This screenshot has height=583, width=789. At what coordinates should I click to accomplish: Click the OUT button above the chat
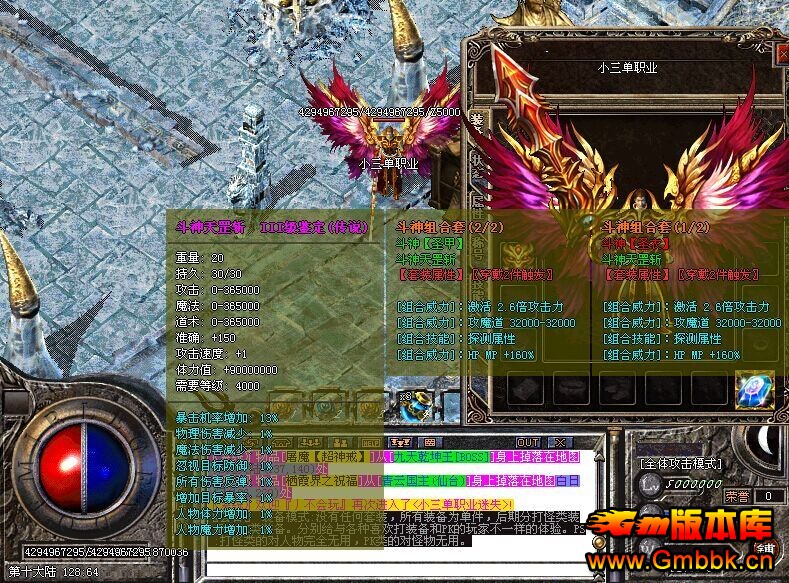click(527, 442)
